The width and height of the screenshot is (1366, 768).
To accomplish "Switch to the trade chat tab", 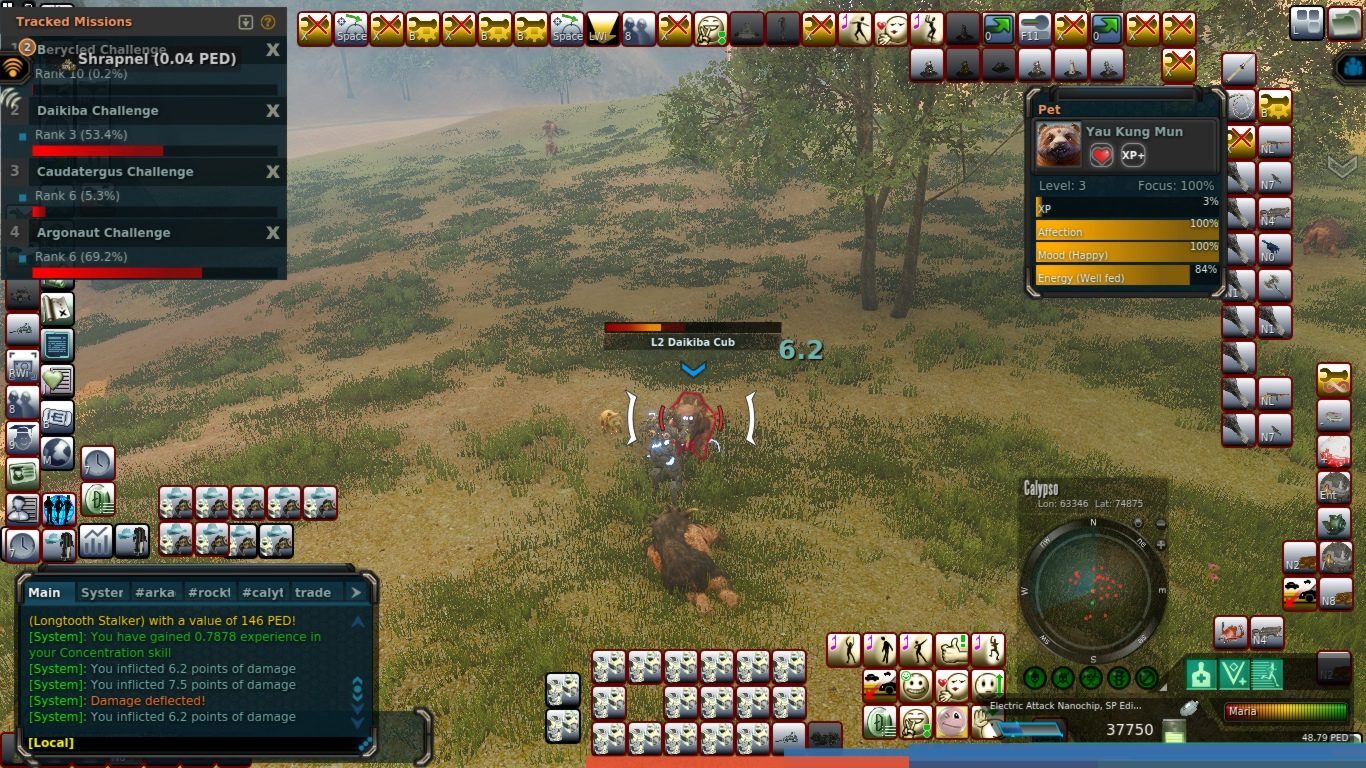I will pyautogui.click(x=312, y=592).
